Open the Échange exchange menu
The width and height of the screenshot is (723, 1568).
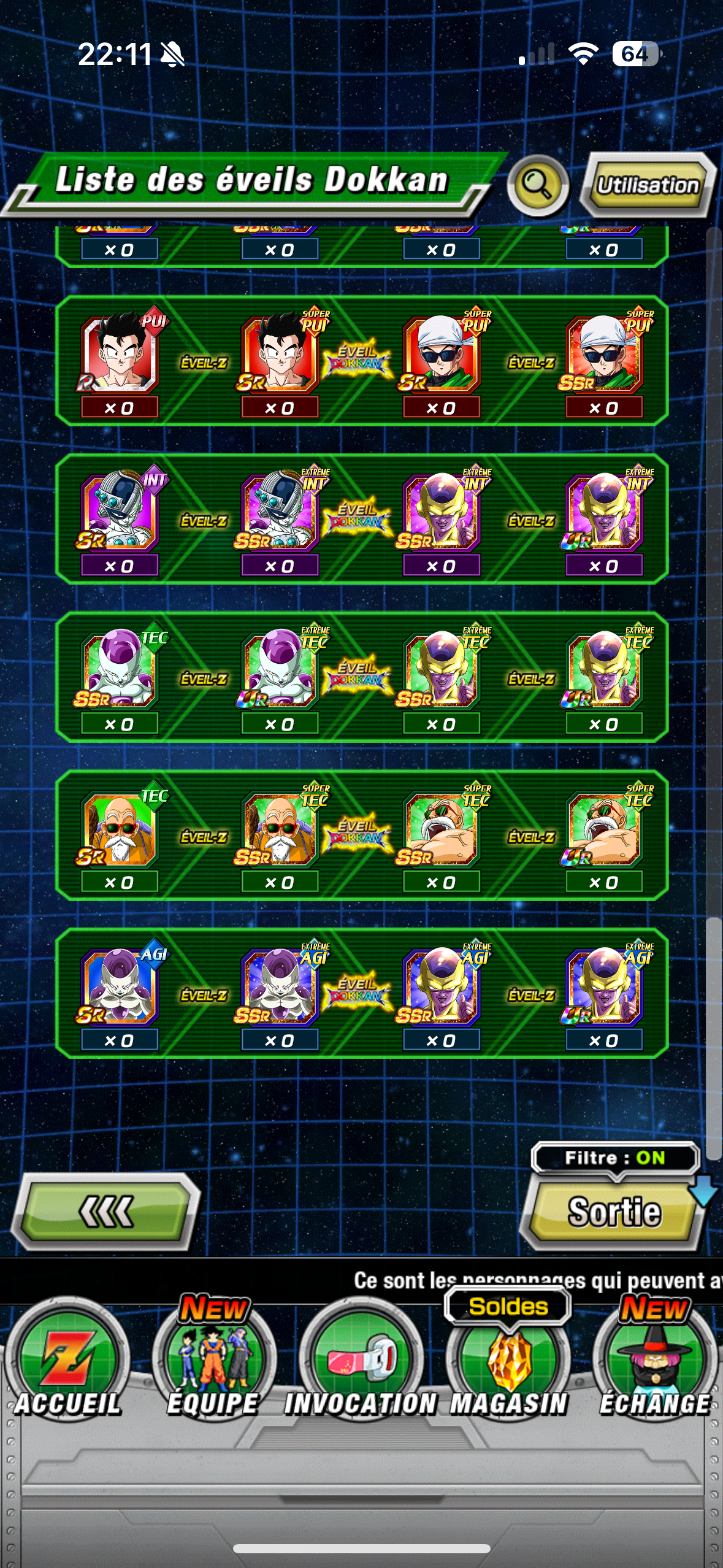tap(654, 1366)
